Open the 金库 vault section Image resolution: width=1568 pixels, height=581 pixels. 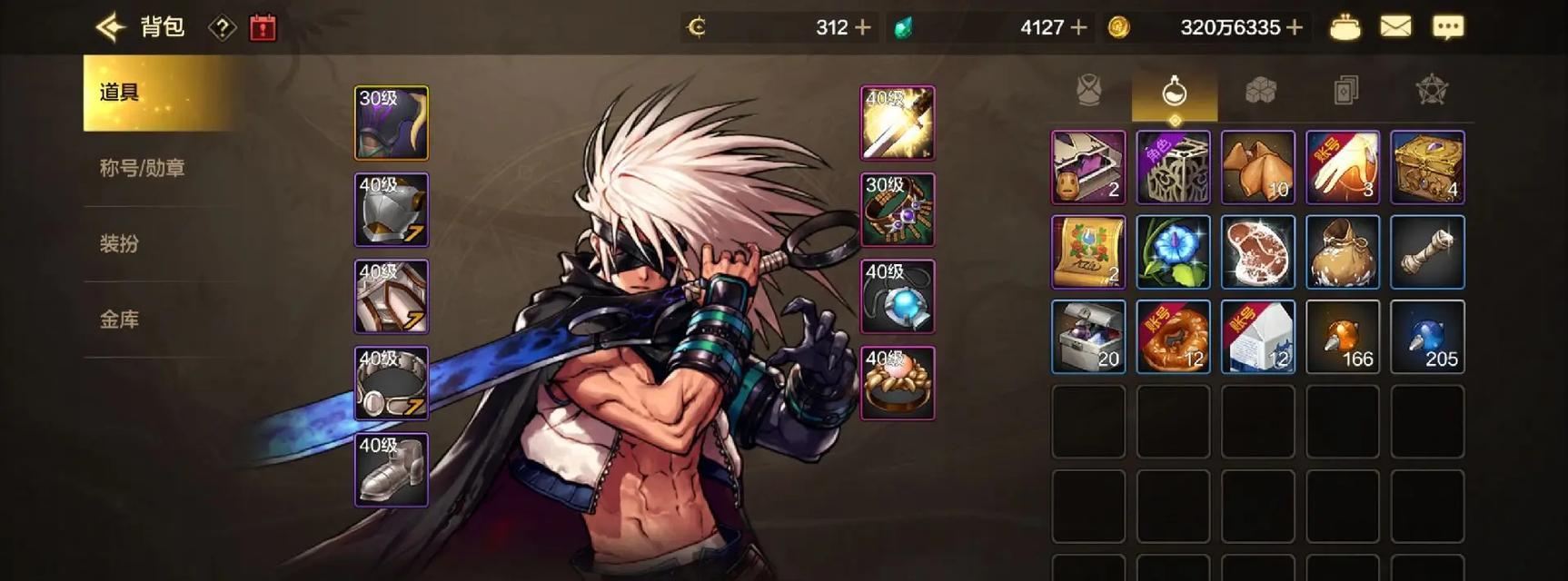pos(120,320)
